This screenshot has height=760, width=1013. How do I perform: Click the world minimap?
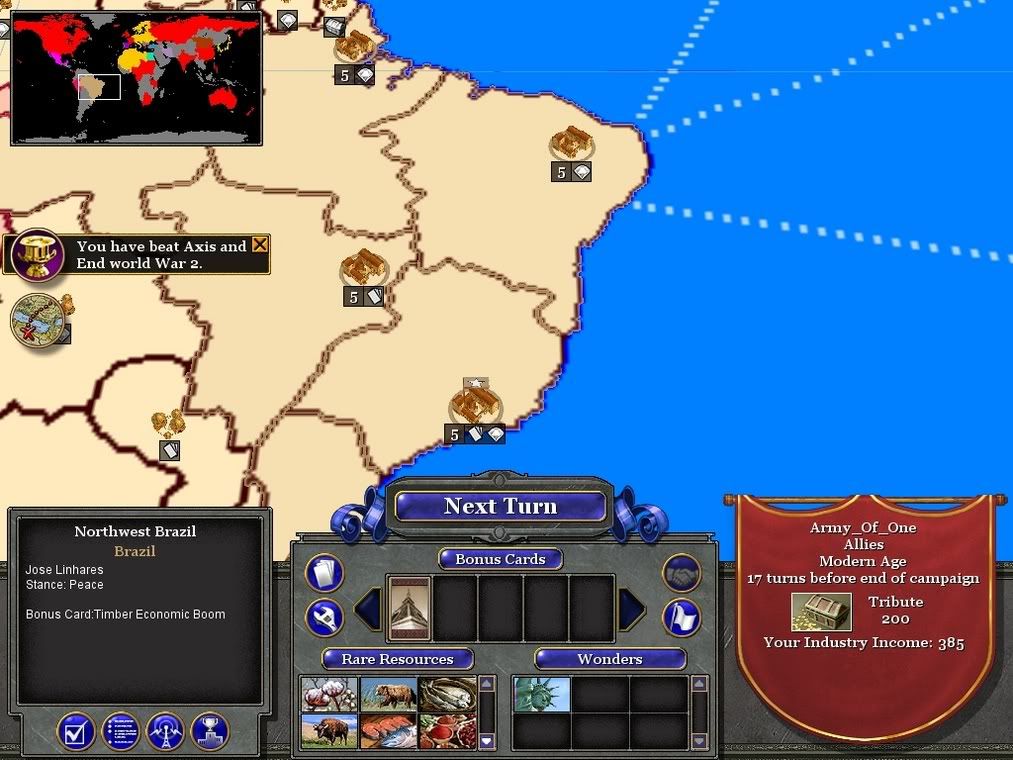coord(136,77)
